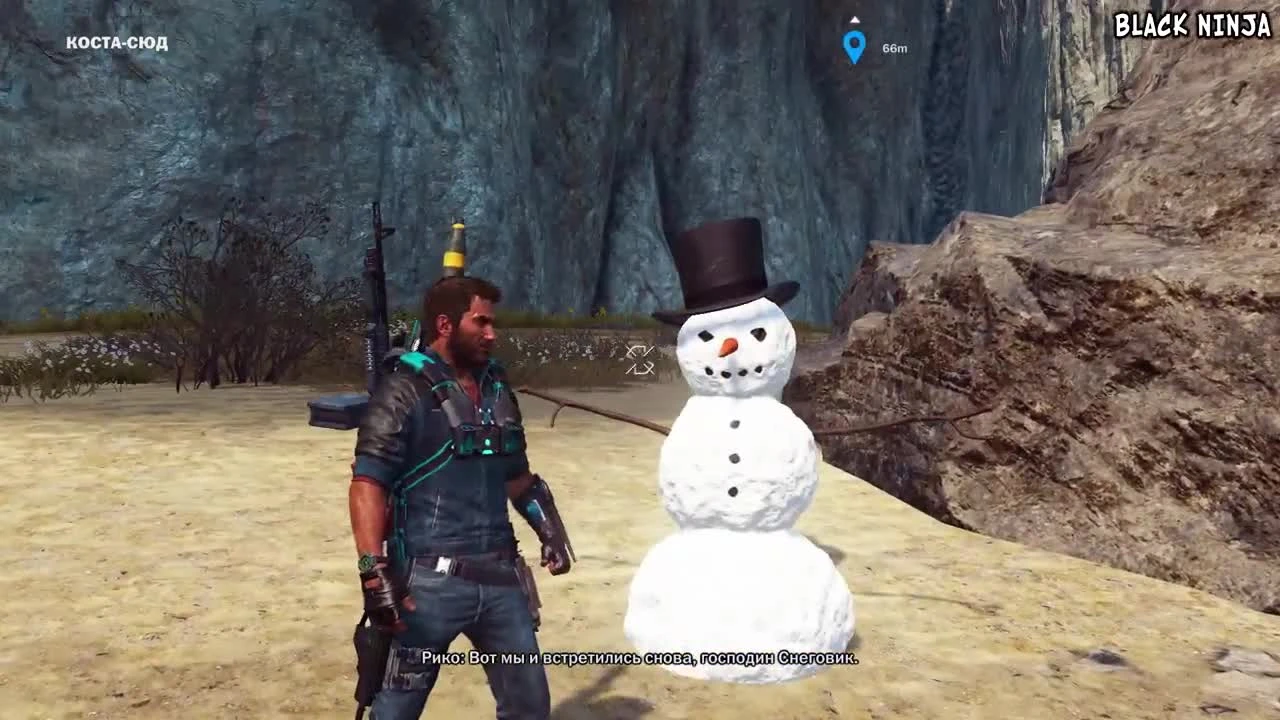This screenshot has width=1280, height=720.
Task: Click the 66m distance indicator
Action: click(x=893, y=45)
